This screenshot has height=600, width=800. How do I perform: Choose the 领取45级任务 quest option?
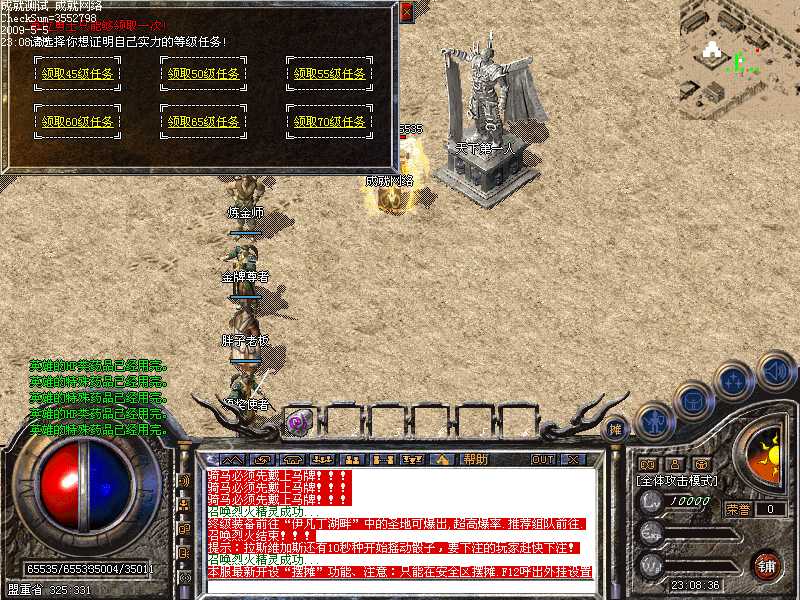click(76, 73)
